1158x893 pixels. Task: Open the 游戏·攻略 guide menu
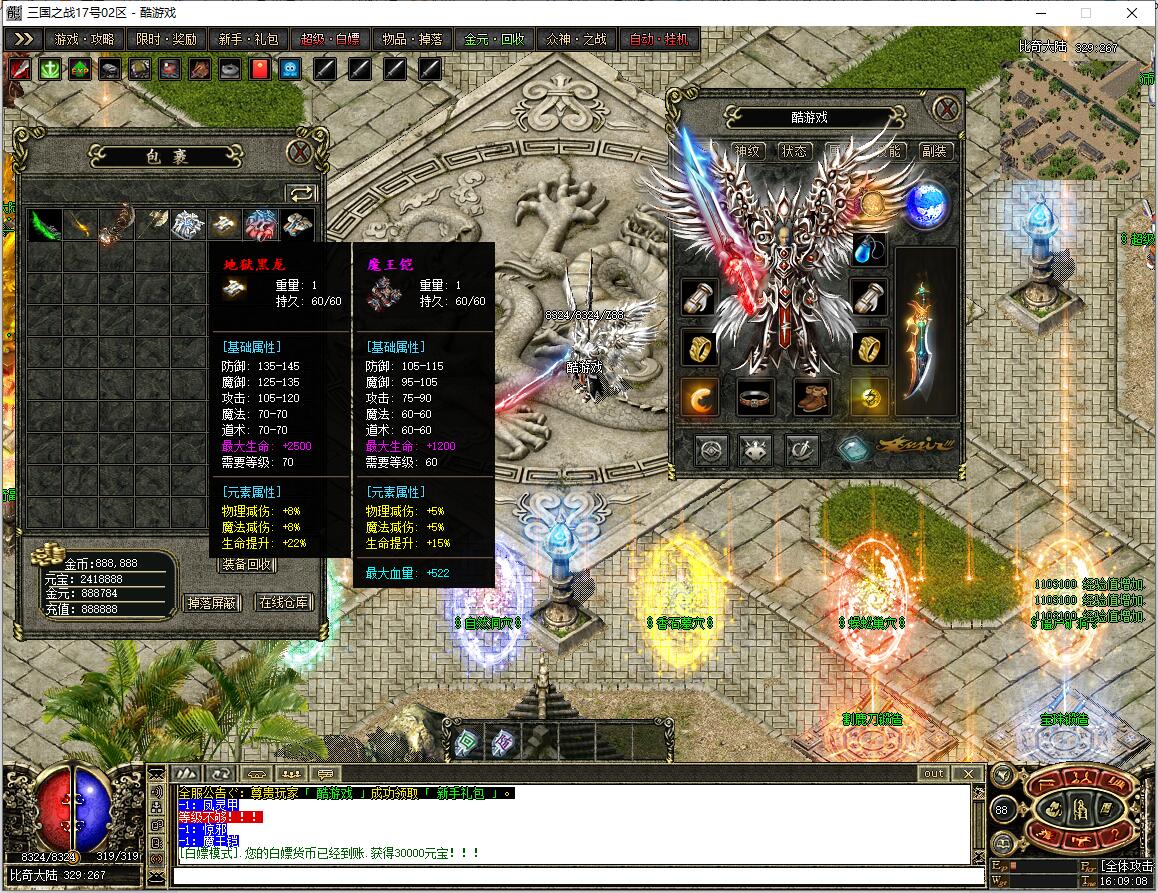84,39
